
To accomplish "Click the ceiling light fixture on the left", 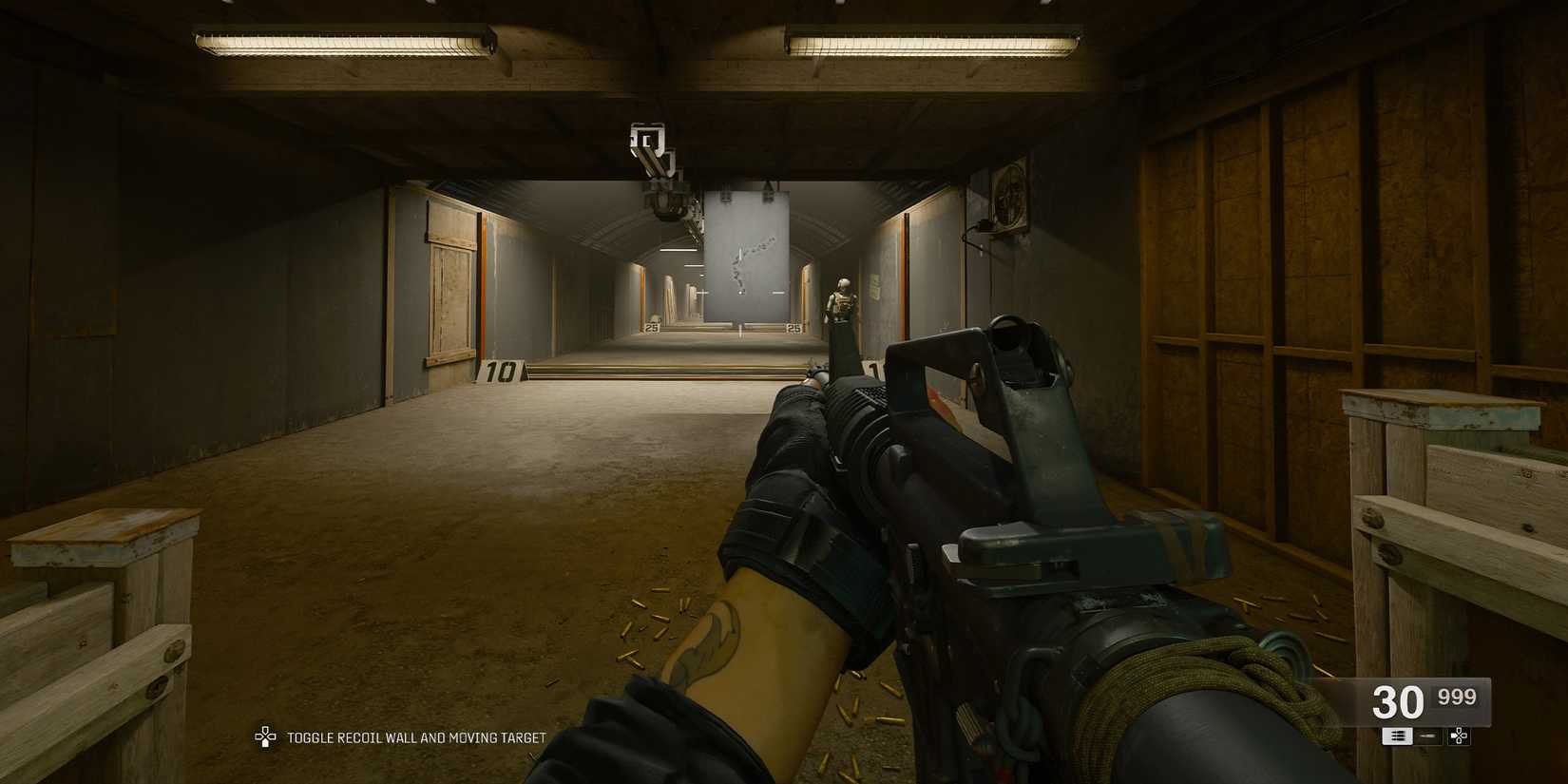I will tap(342, 40).
